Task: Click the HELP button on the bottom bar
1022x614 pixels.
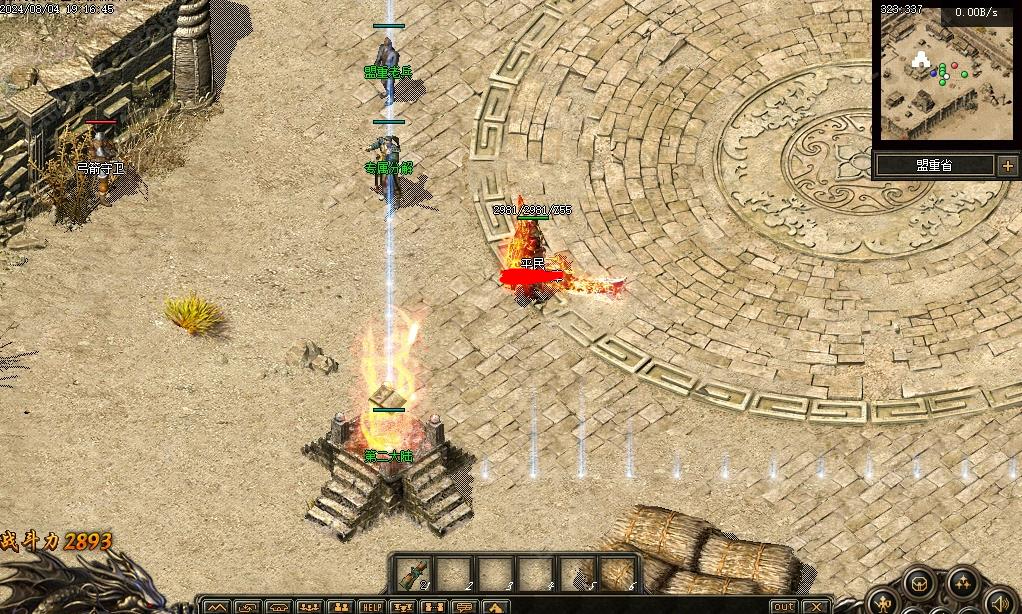Action: click(x=371, y=607)
